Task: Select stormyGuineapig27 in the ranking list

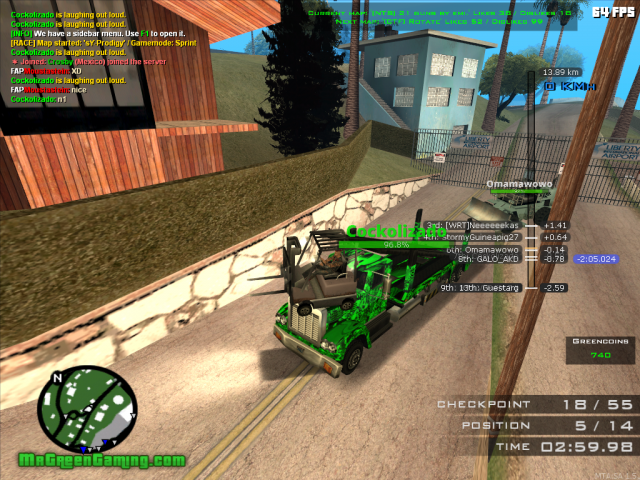Action: tap(482, 237)
